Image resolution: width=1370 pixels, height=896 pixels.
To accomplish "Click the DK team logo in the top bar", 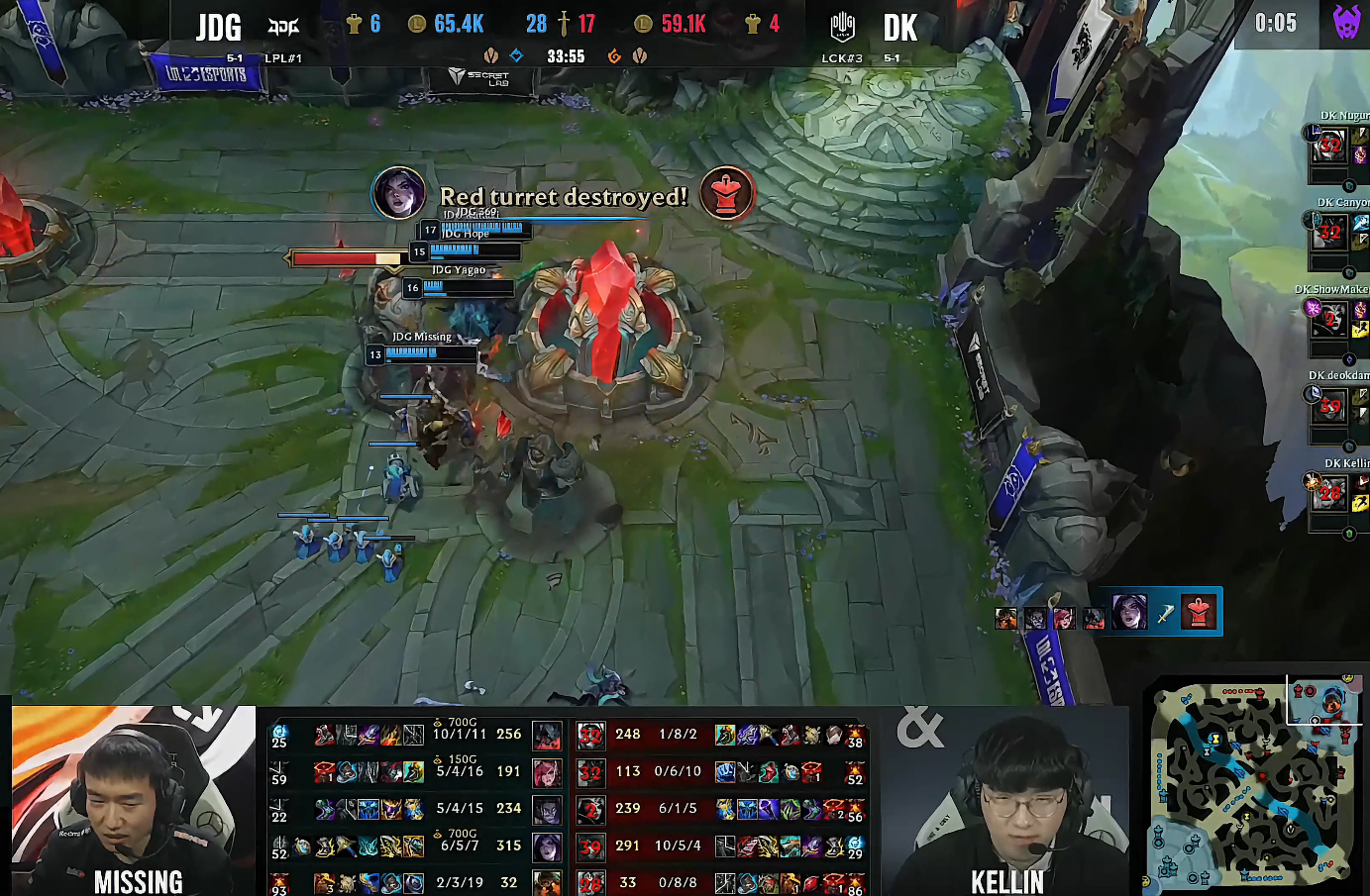I will click(842, 27).
